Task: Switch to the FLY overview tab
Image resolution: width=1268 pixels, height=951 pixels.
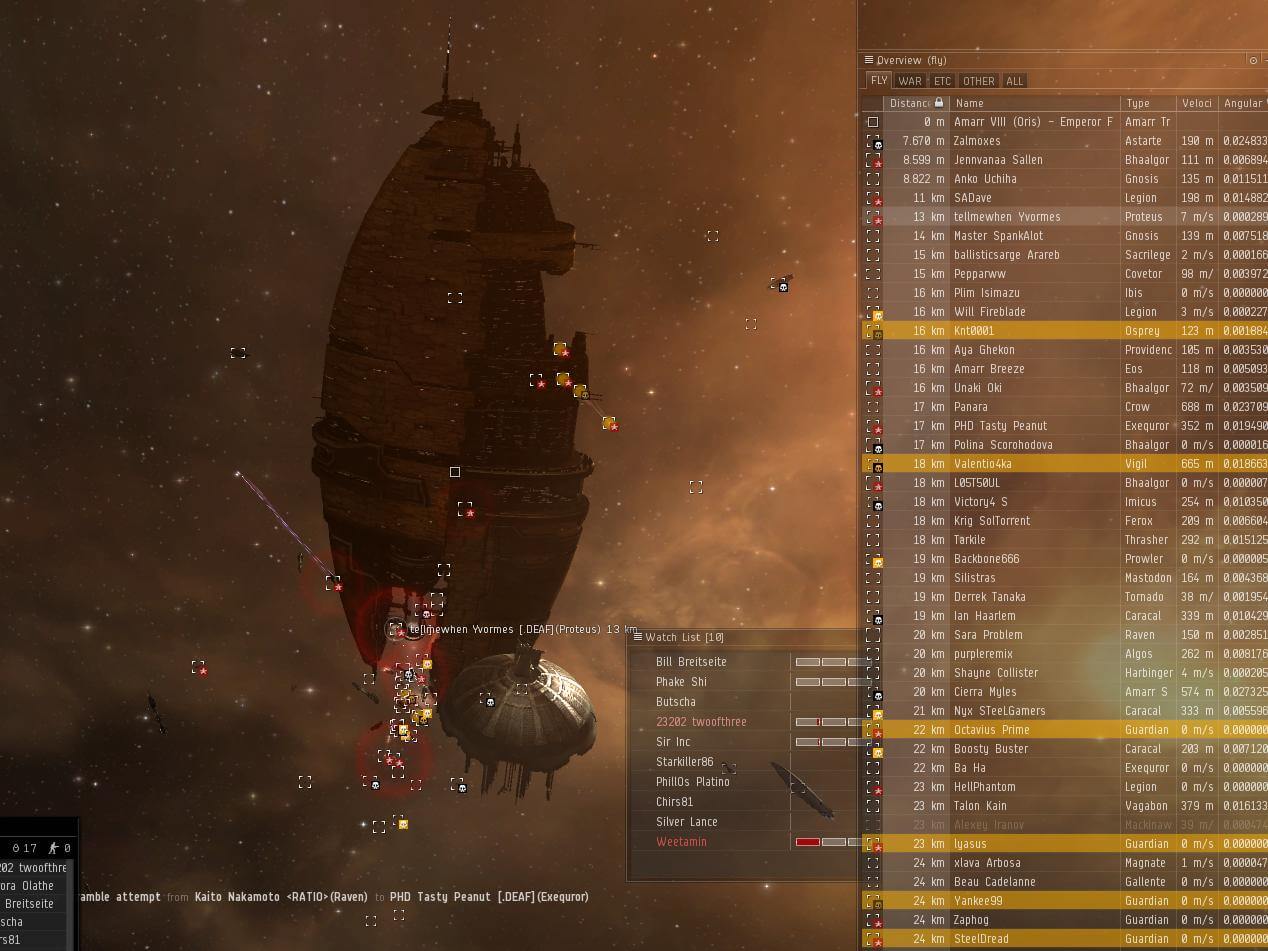Action: click(x=879, y=81)
